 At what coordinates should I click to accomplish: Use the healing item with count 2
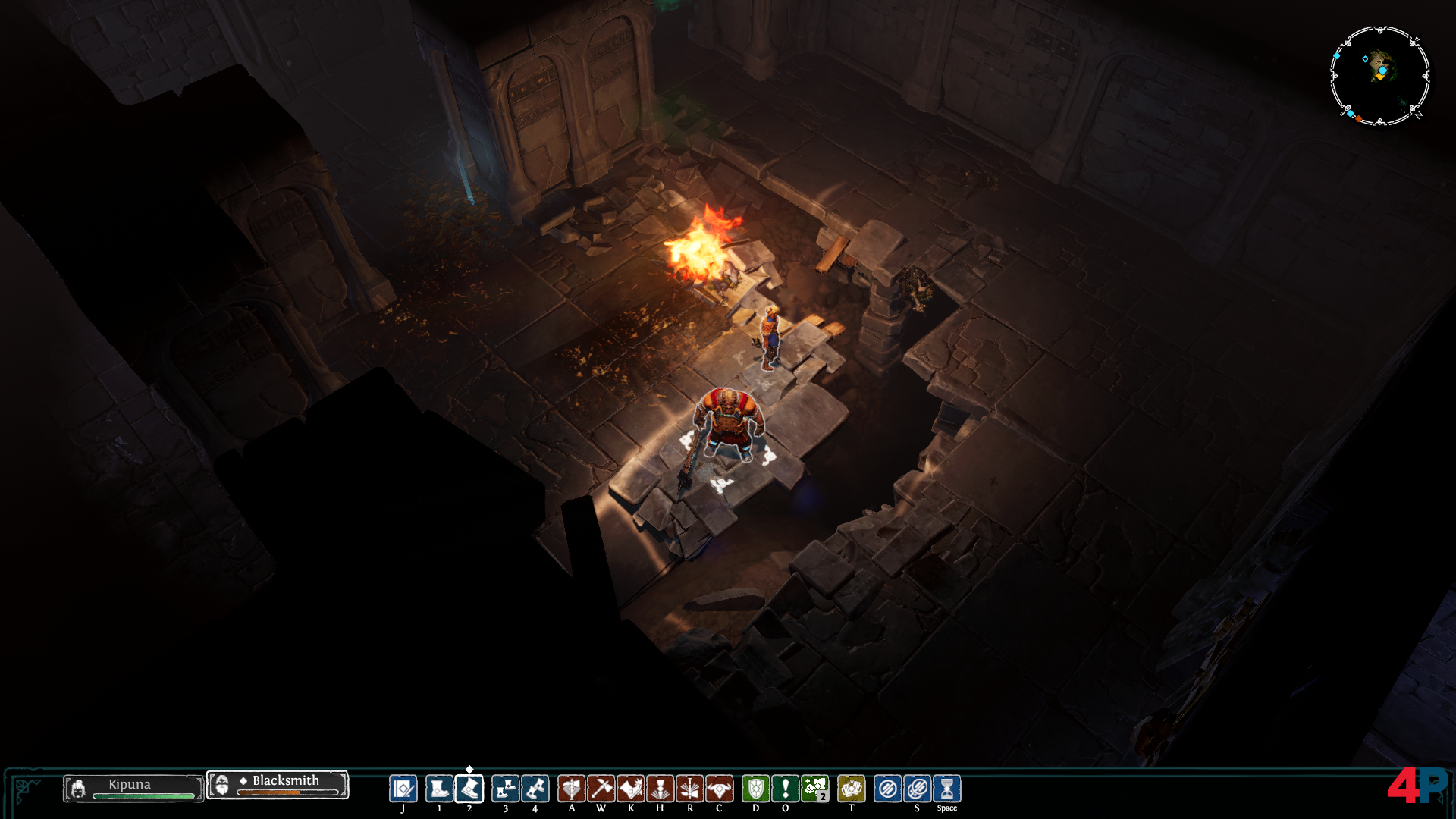point(815,789)
